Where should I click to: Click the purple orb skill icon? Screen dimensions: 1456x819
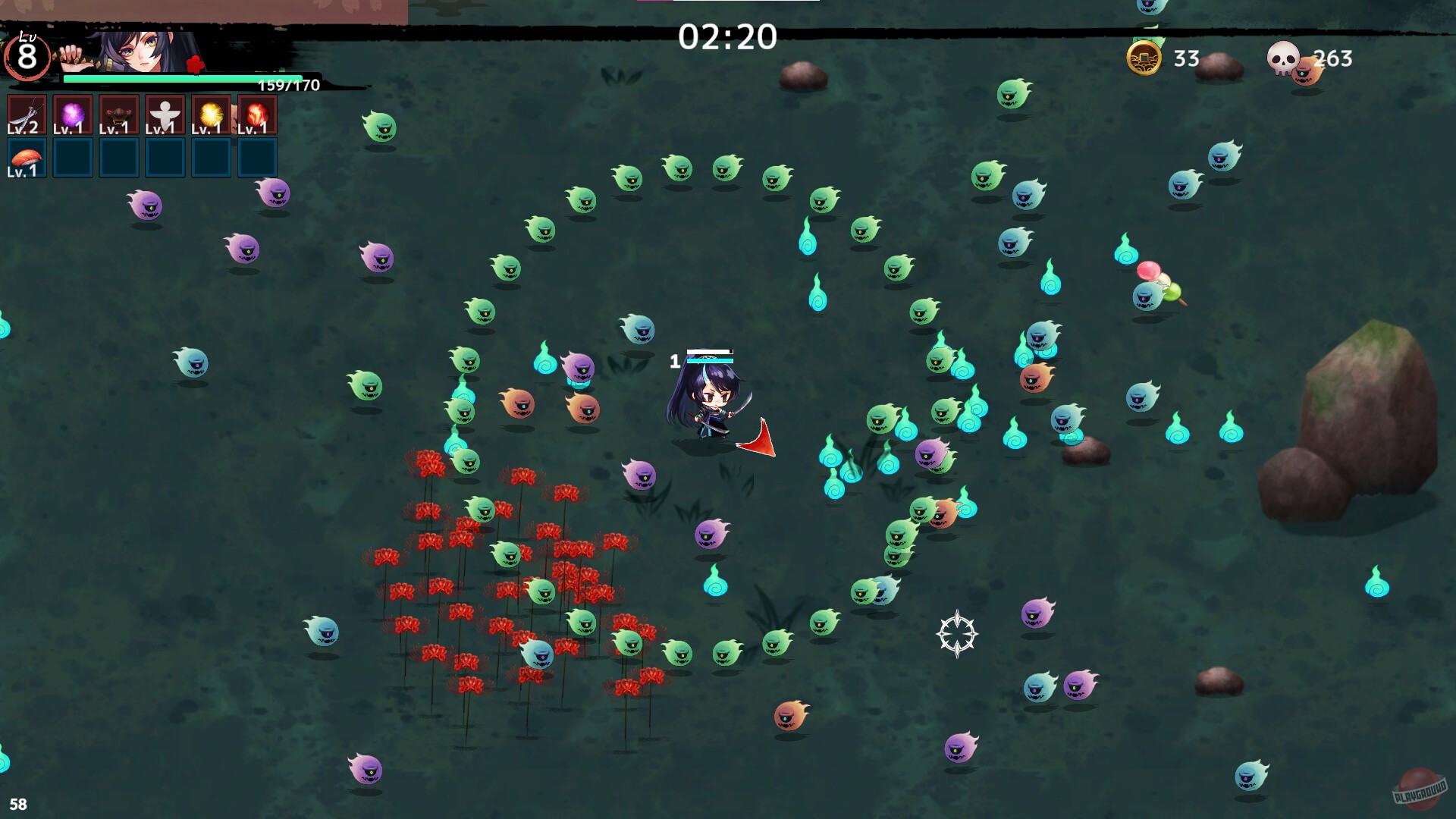click(72, 114)
